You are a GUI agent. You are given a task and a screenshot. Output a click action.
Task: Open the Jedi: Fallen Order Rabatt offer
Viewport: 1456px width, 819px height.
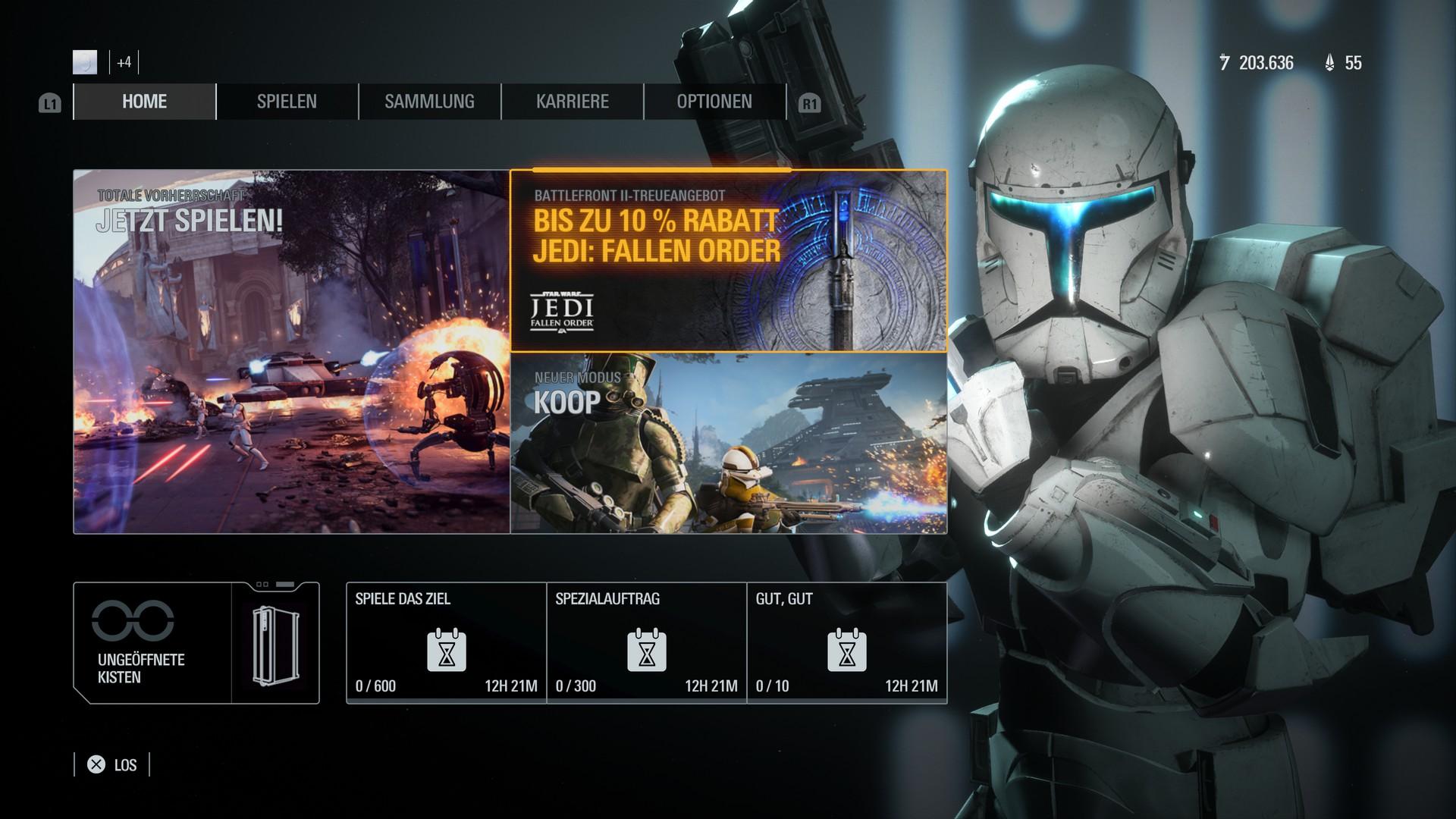coord(729,261)
